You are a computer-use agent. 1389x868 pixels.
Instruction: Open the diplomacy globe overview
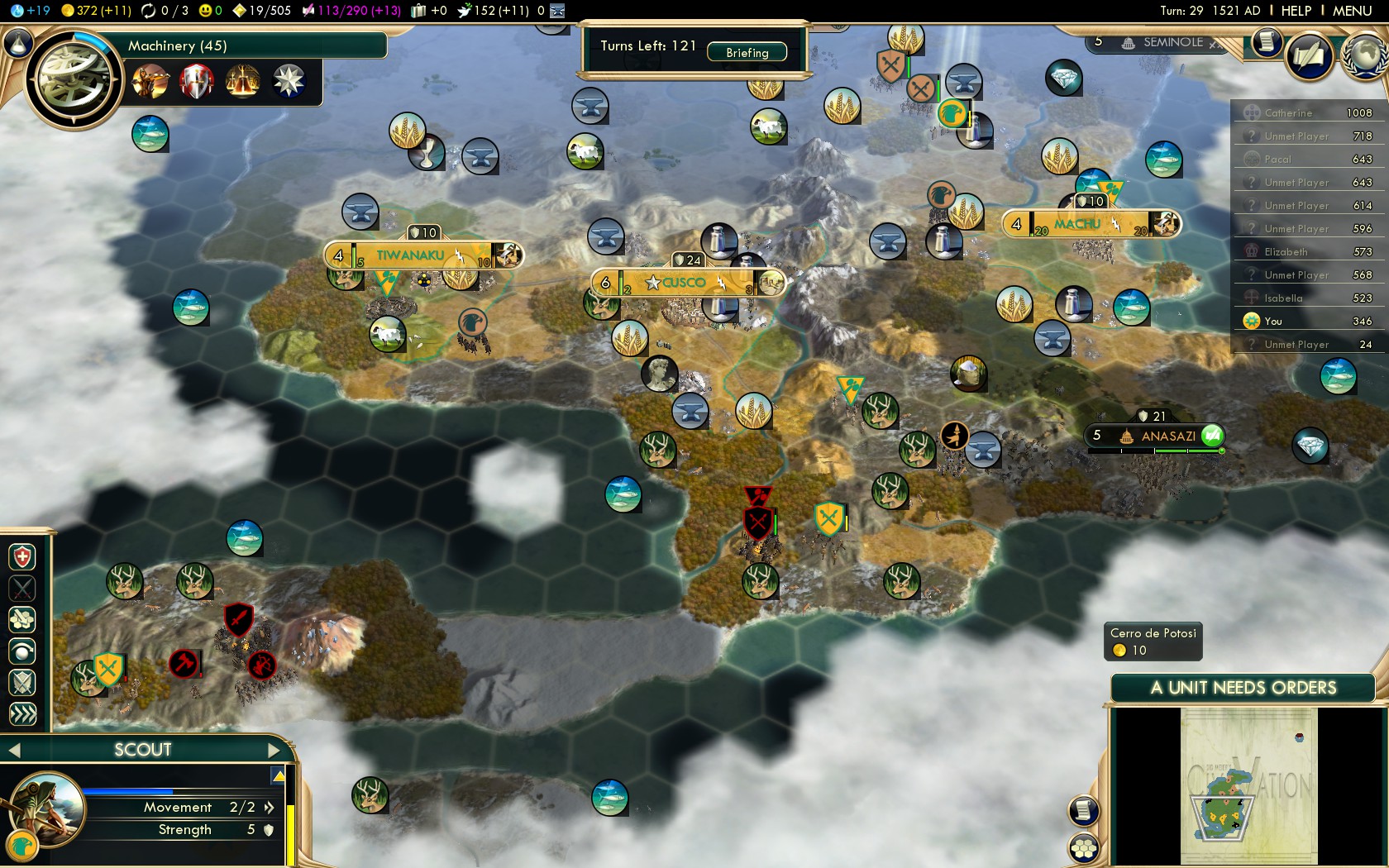pos(1366,55)
